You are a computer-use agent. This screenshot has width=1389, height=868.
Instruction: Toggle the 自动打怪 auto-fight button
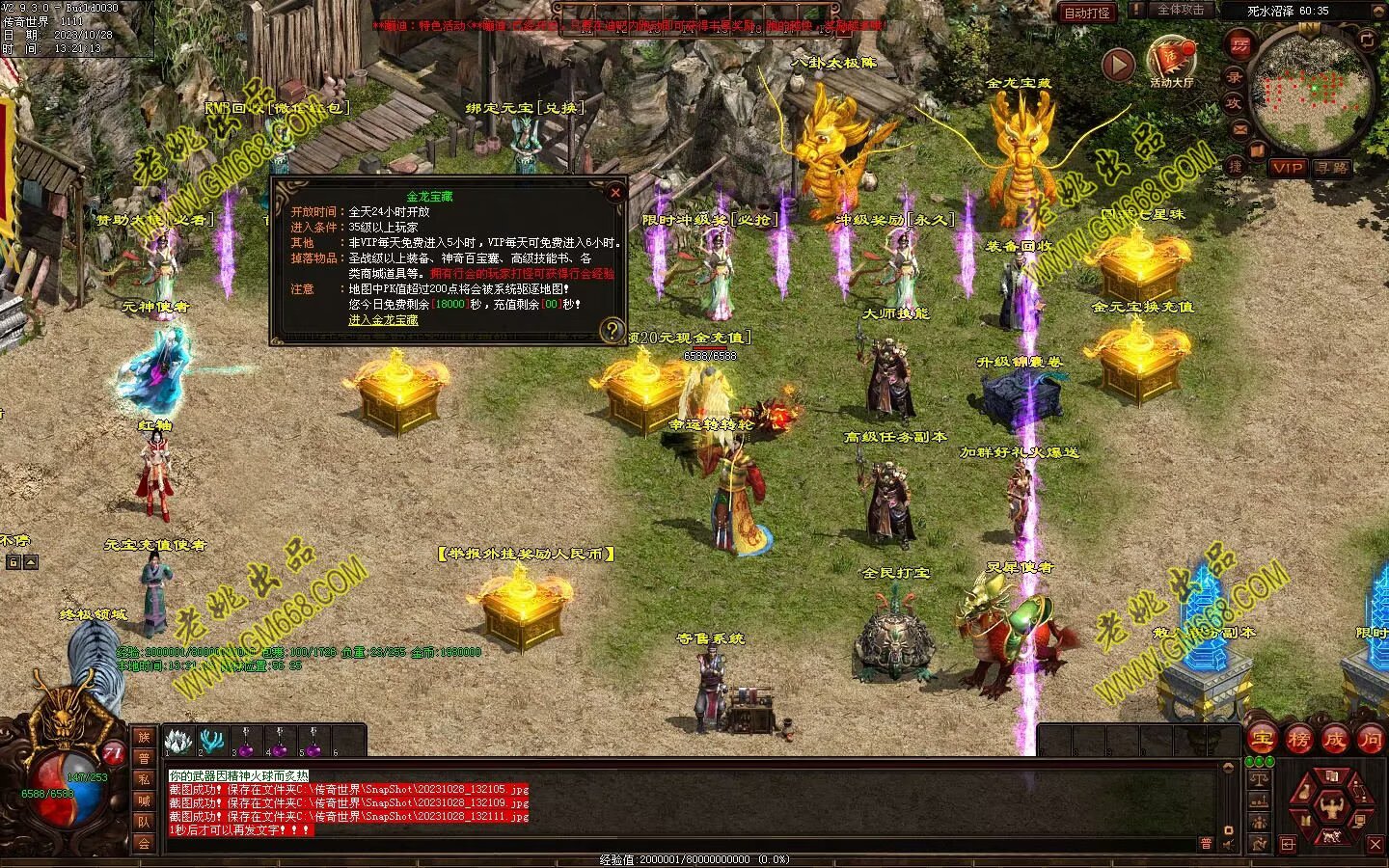click(x=1086, y=13)
